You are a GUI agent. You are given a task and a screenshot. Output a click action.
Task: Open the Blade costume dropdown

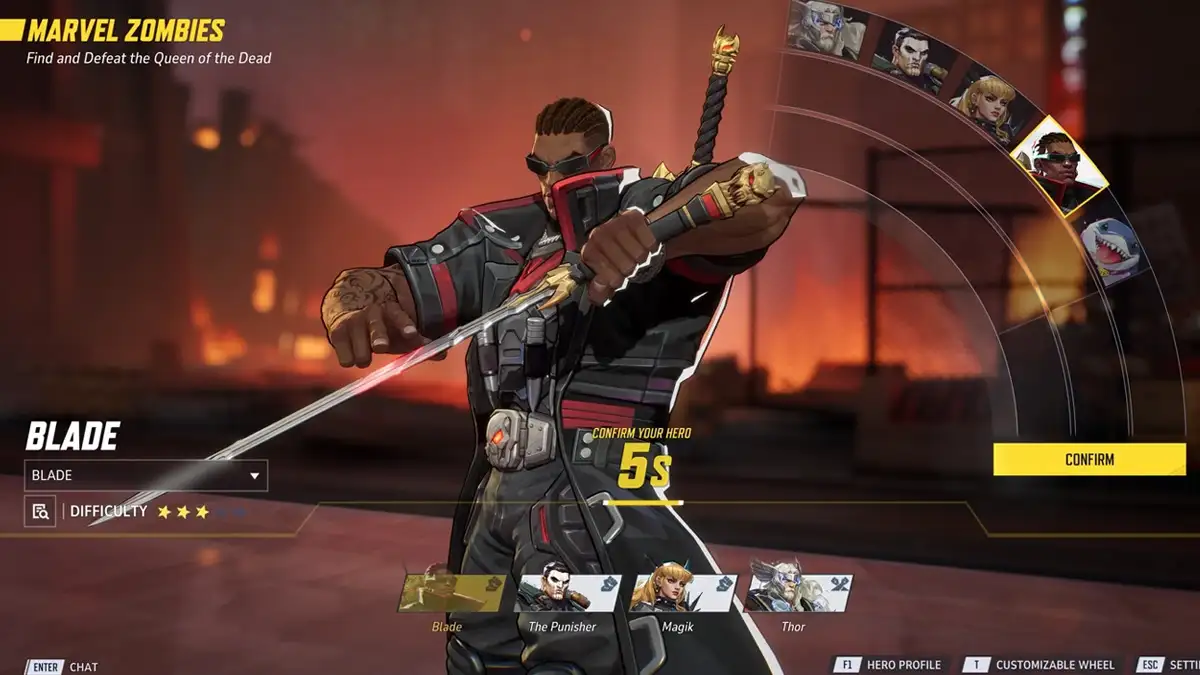pyautogui.click(x=146, y=475)
